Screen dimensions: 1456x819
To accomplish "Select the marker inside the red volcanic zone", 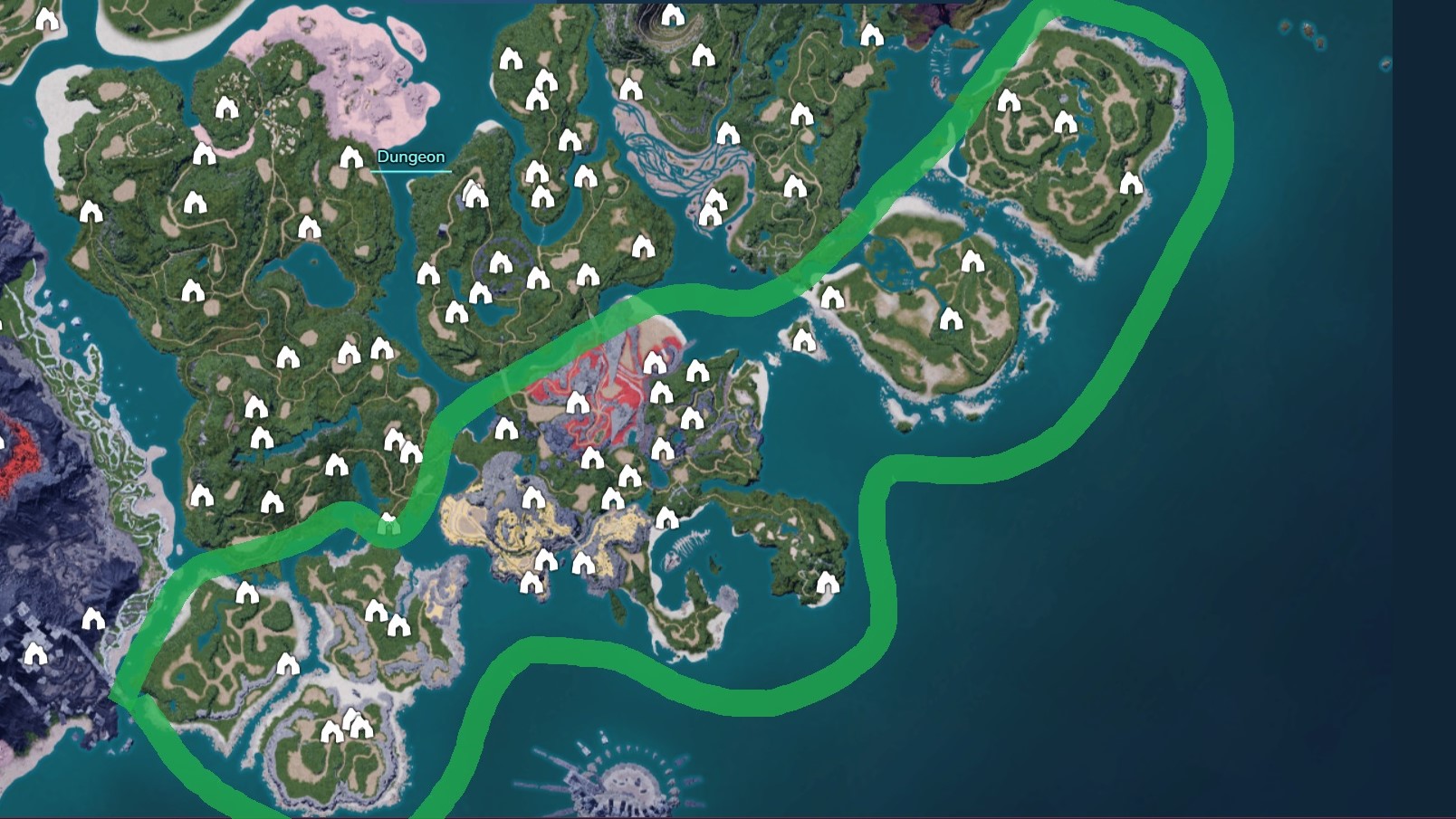I will (x=576, y=401).
